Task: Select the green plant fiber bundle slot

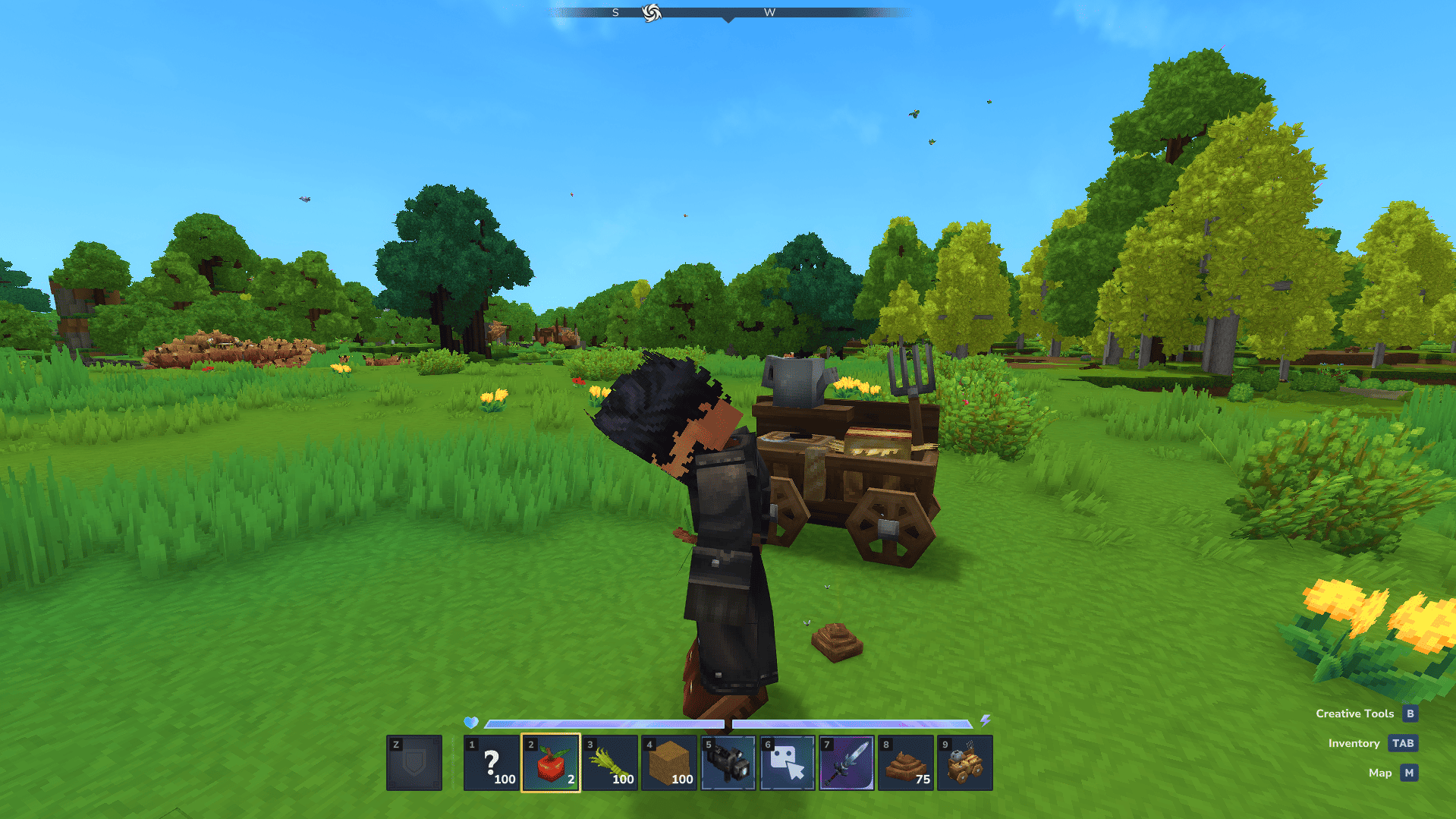Action: tap(610, 763)
